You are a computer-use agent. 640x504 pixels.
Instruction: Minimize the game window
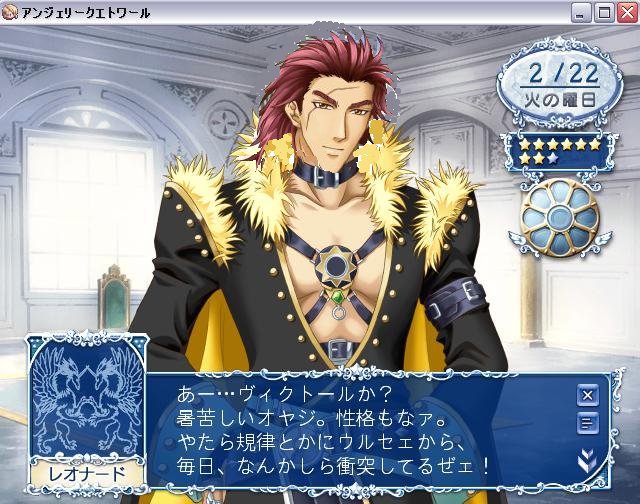click(x=583, y=12)
